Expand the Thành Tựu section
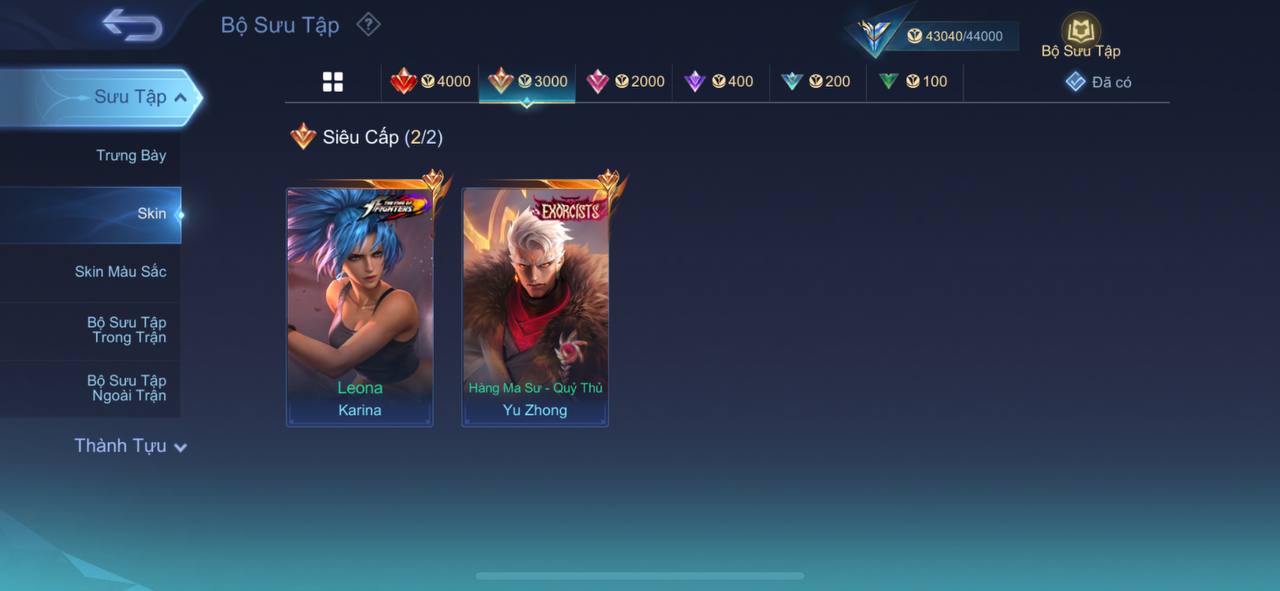Screen dimensions: 1280x591 [x=130, y=446]
